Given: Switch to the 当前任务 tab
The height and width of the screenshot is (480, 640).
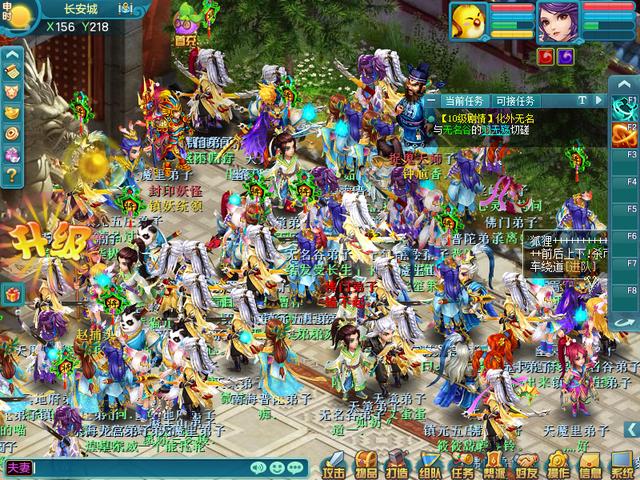Looking at the screenshot, I should click(x=464, y=101).
